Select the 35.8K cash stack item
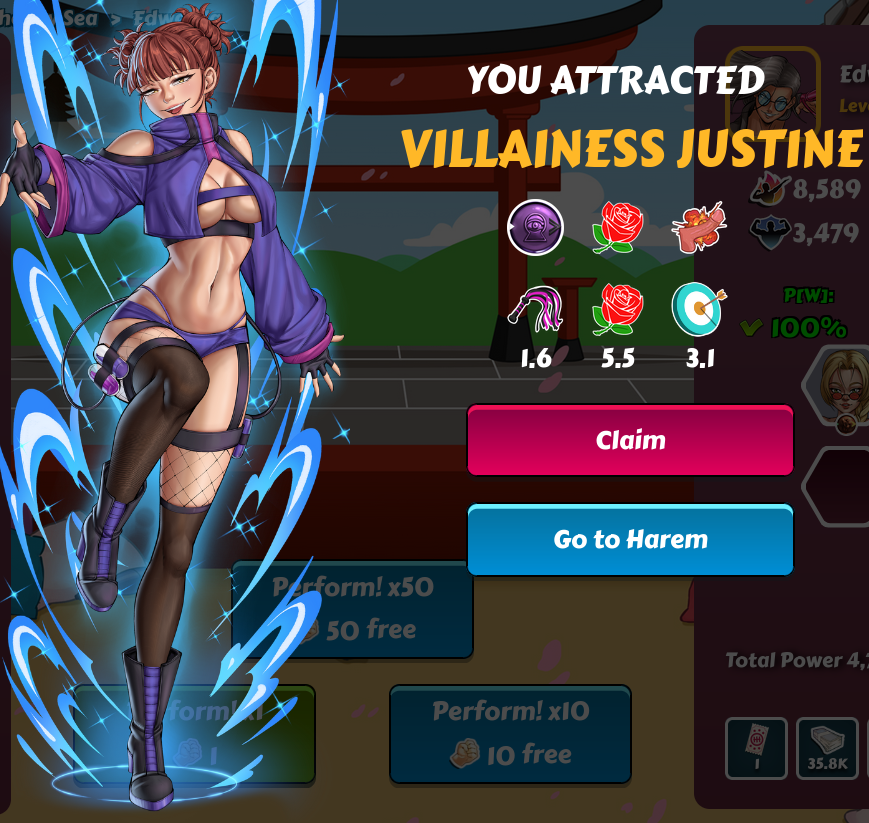The width and height of the screenshot is (869, 823). pyautogui.click(x=827, y=748)
